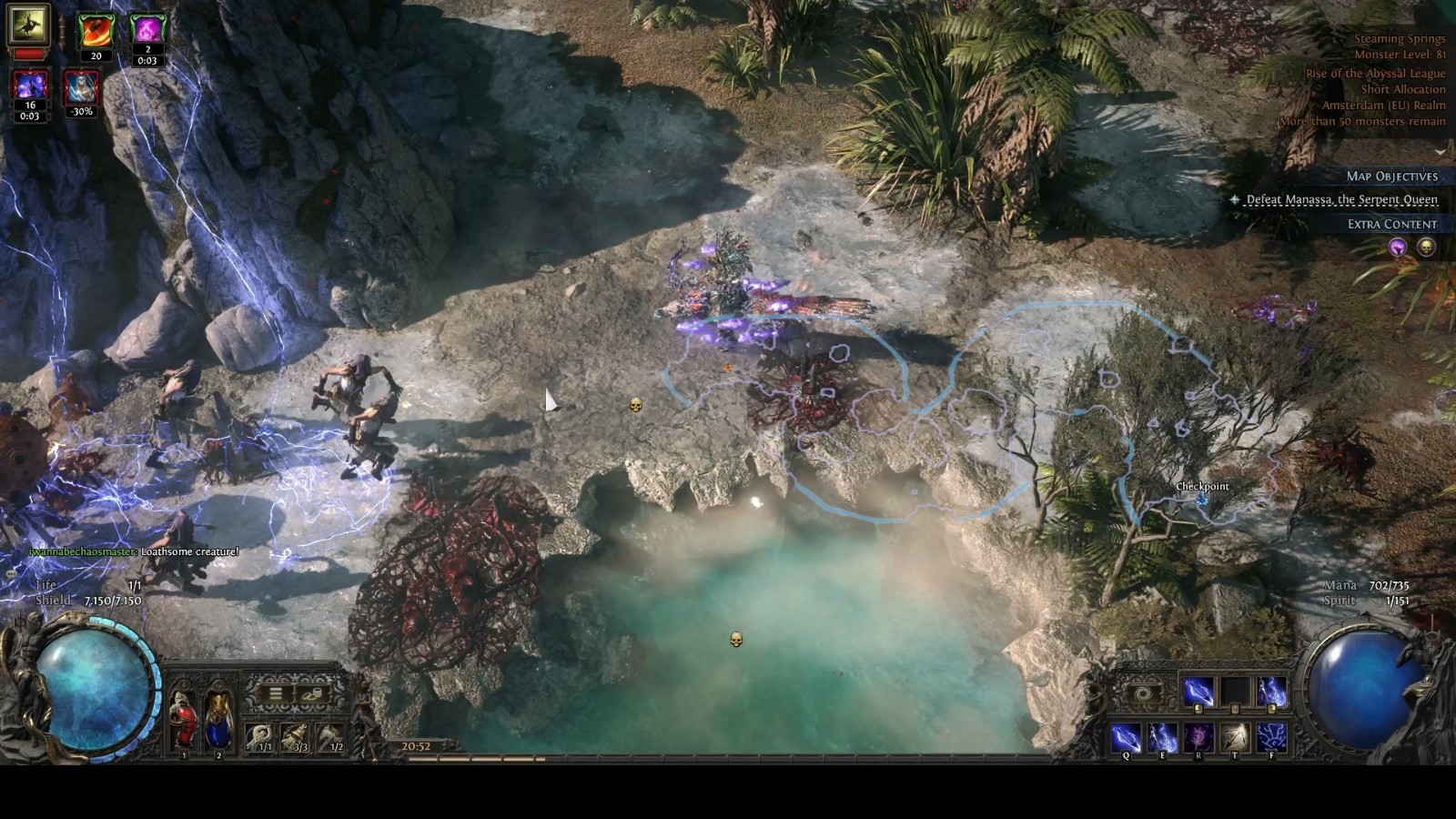Image resolution: width=1456 pixels, height=819 pixels.
Task: Select the Defeat Manassa map objective
Action: (x=1341, y=199)
